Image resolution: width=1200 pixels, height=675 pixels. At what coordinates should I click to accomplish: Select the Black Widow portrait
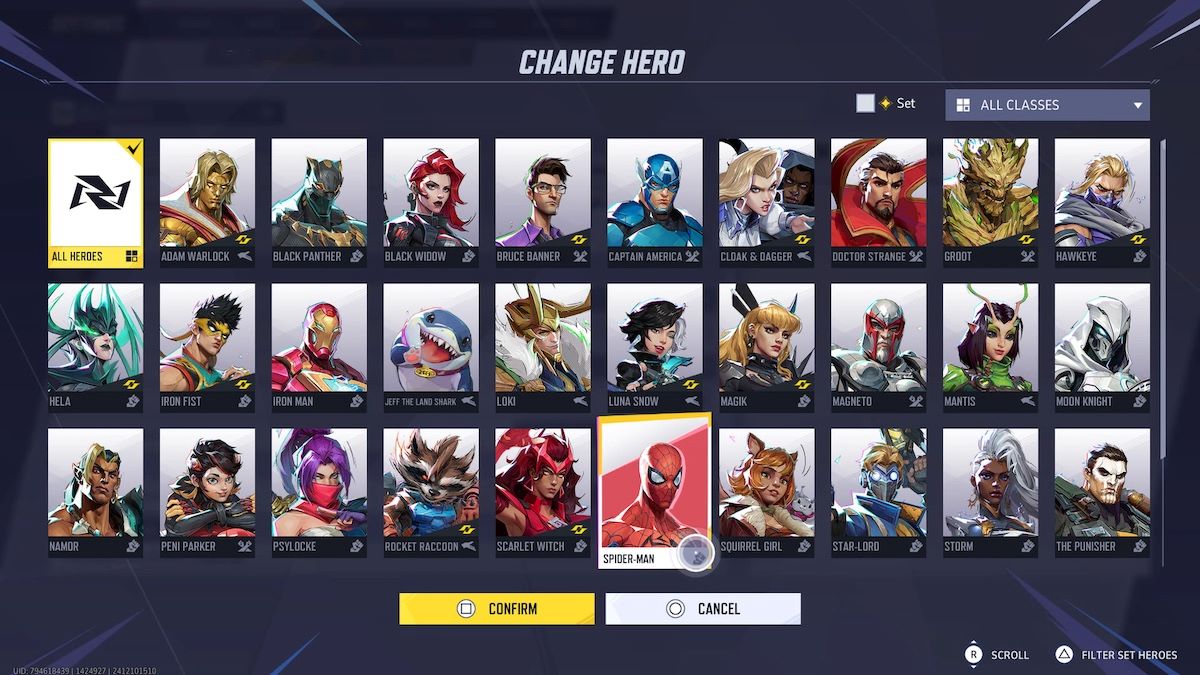[x=431, y=203]
